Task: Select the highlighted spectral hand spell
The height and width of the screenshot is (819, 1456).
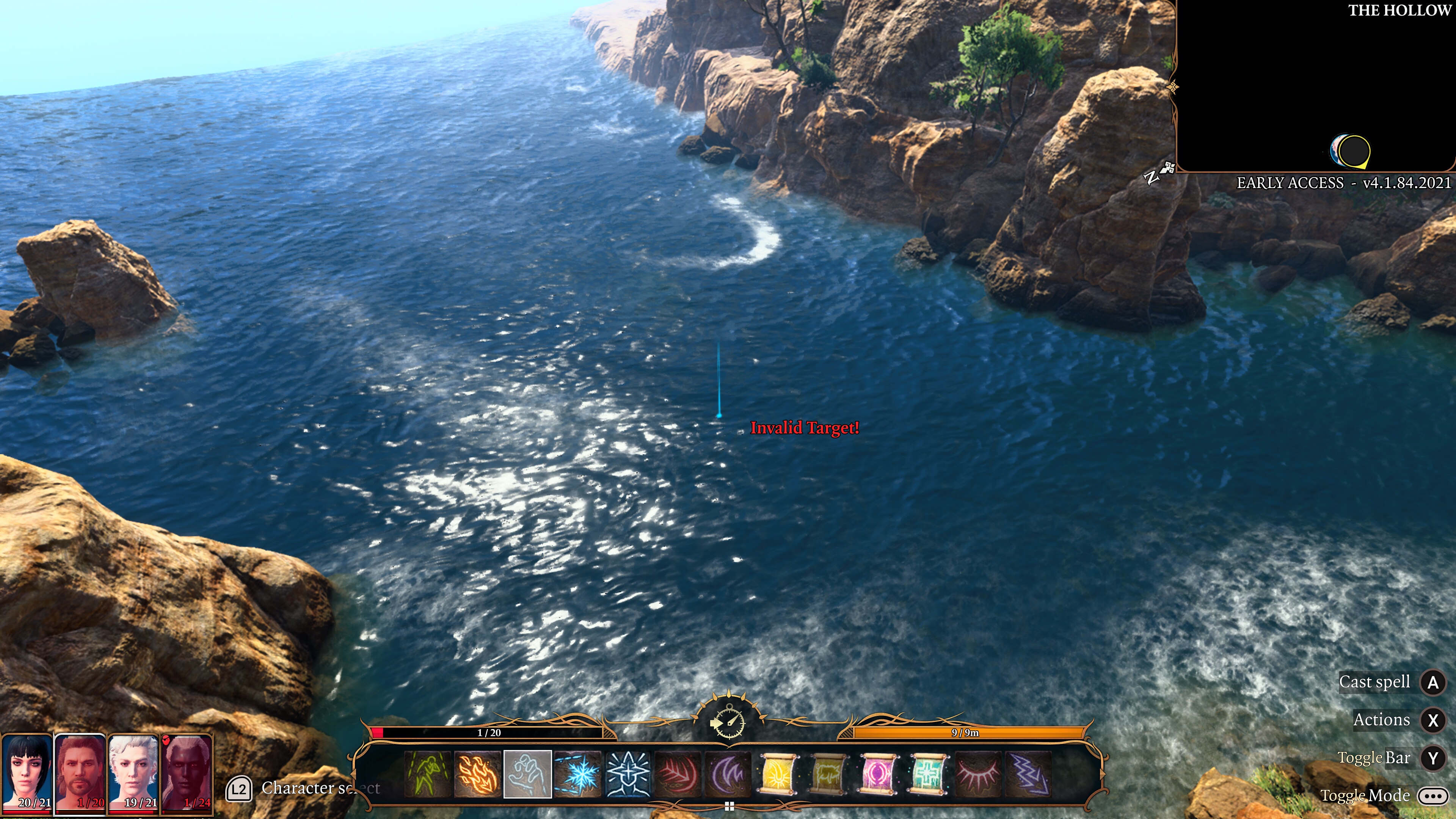Action: pyautogui.click(x=527, y=774)
